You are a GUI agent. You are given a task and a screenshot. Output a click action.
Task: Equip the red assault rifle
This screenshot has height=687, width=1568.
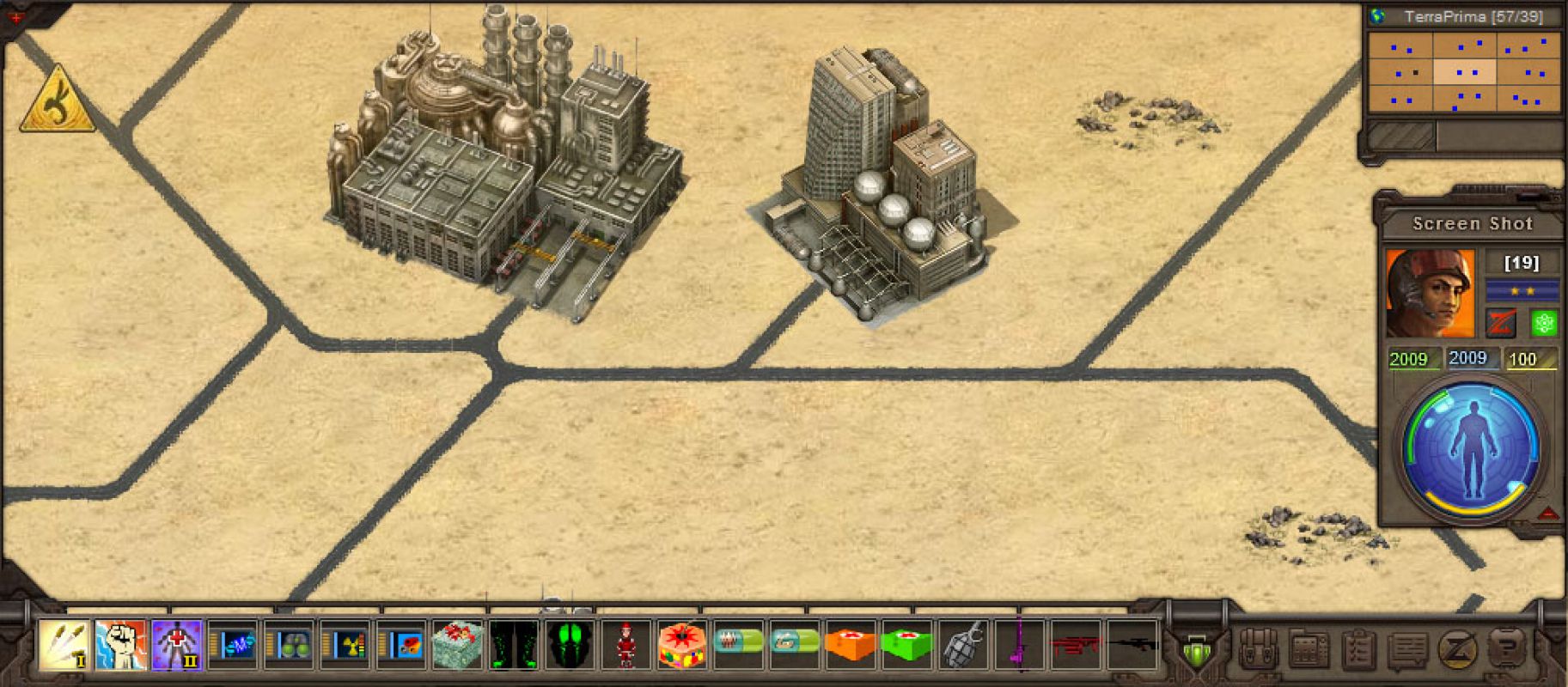[x=1075, y=645]
